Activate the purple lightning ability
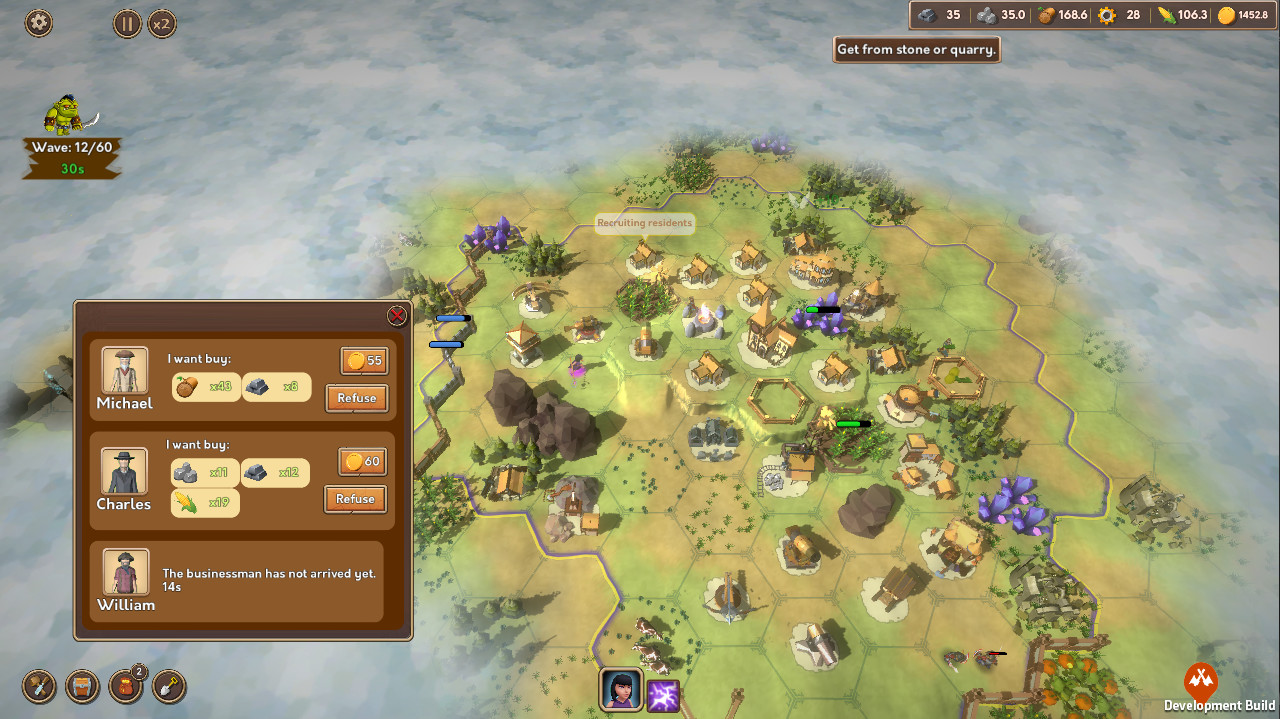The image size is (1280, 719). click(x=664, y=695)
